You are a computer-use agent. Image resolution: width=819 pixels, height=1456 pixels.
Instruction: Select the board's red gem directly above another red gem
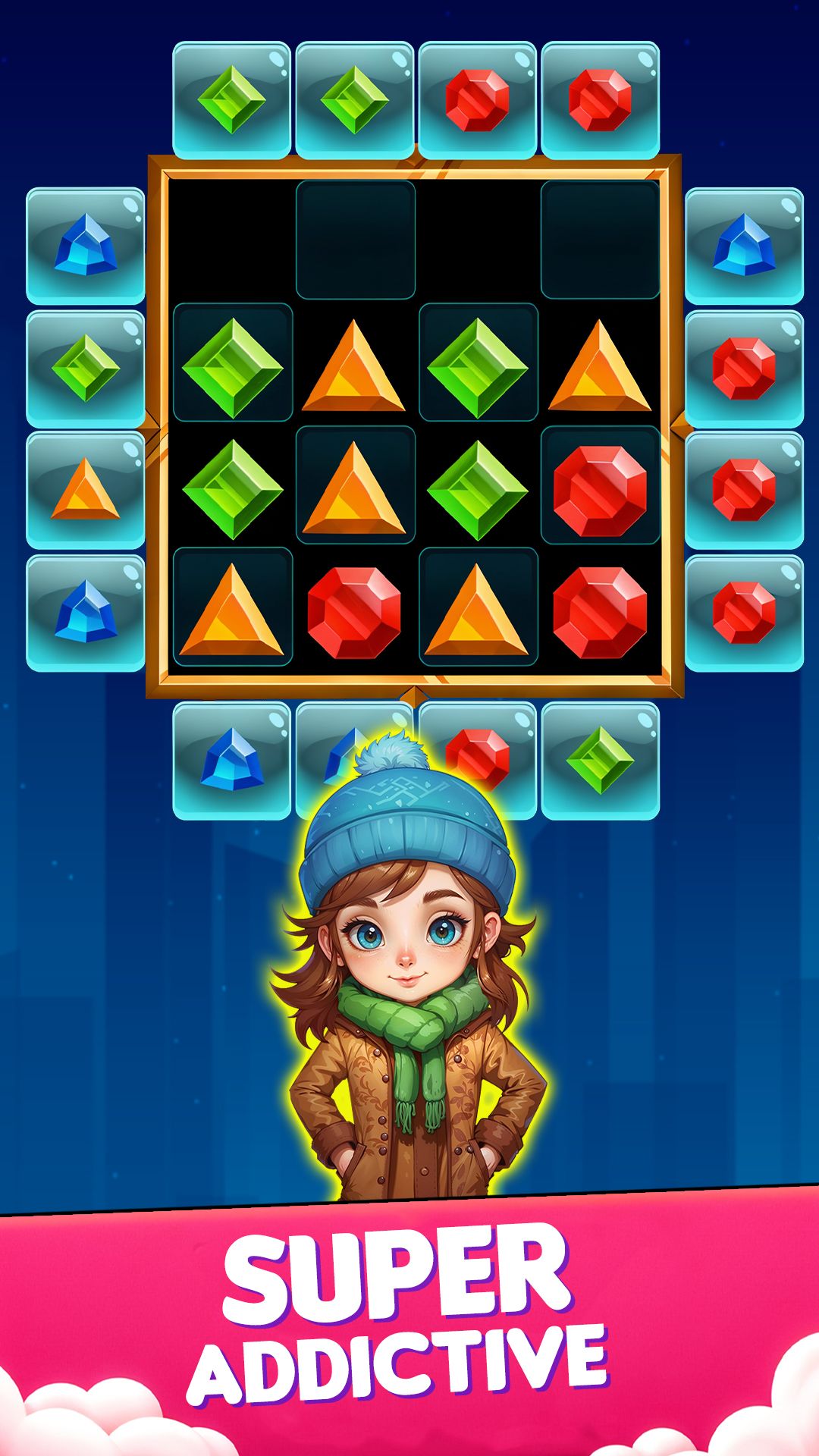(600, 491)
